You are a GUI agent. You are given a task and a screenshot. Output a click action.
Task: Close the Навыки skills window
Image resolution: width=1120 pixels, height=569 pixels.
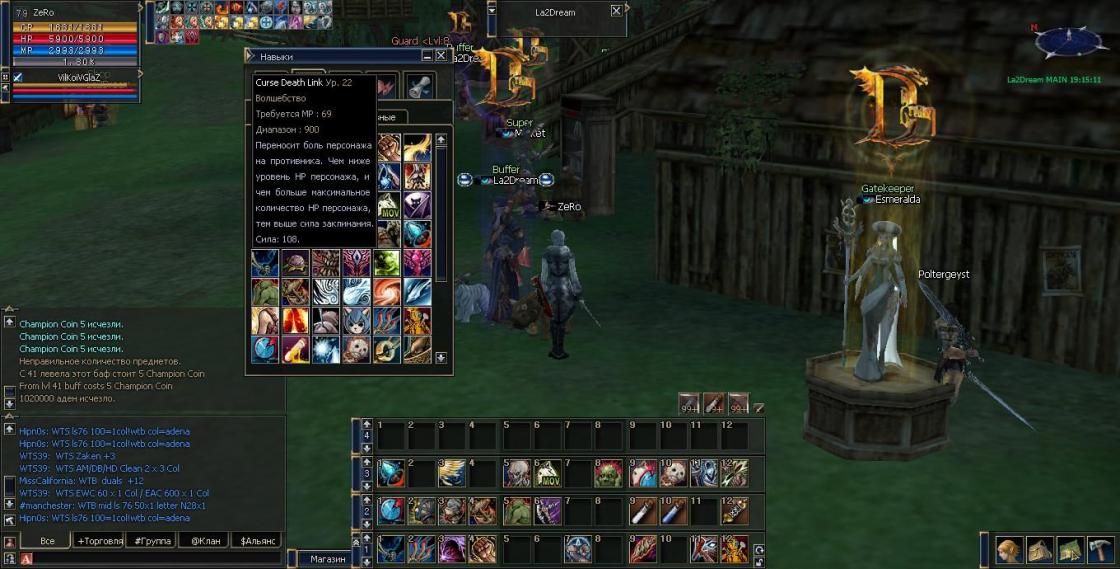pos(440,57)
